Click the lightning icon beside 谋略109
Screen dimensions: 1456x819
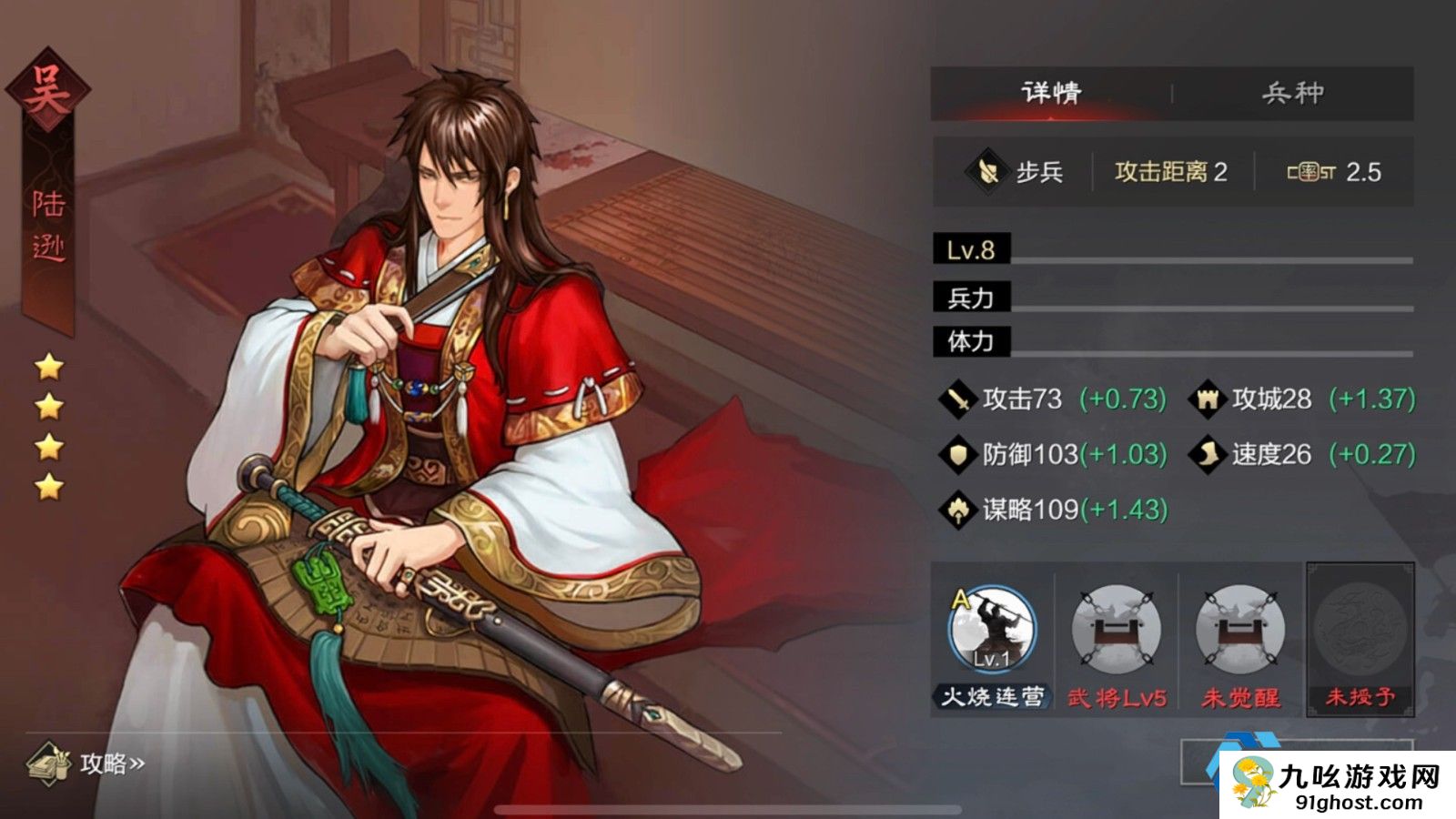[957, 507]
